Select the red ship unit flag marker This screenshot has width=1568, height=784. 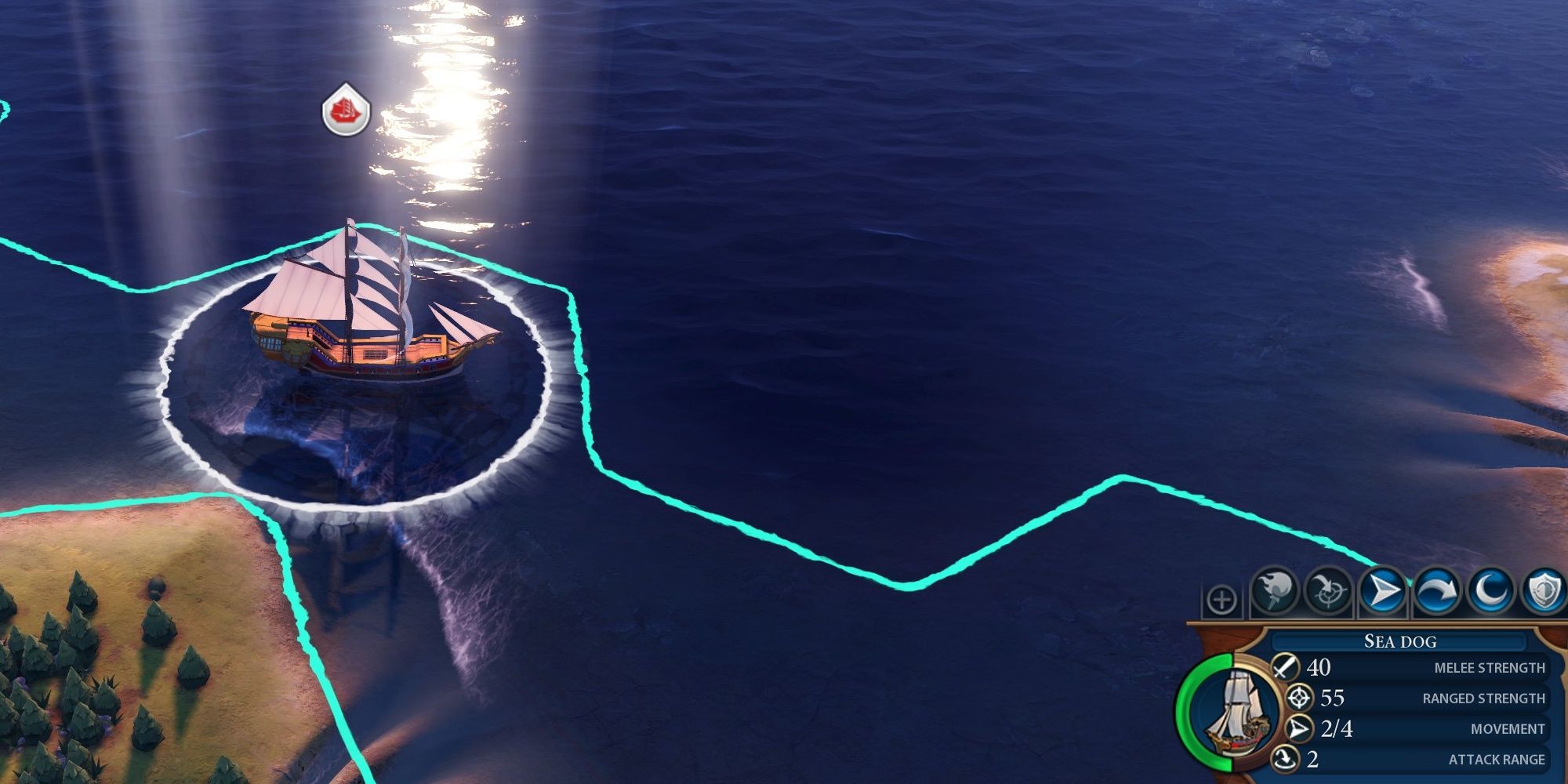click(x=346, y=111)
